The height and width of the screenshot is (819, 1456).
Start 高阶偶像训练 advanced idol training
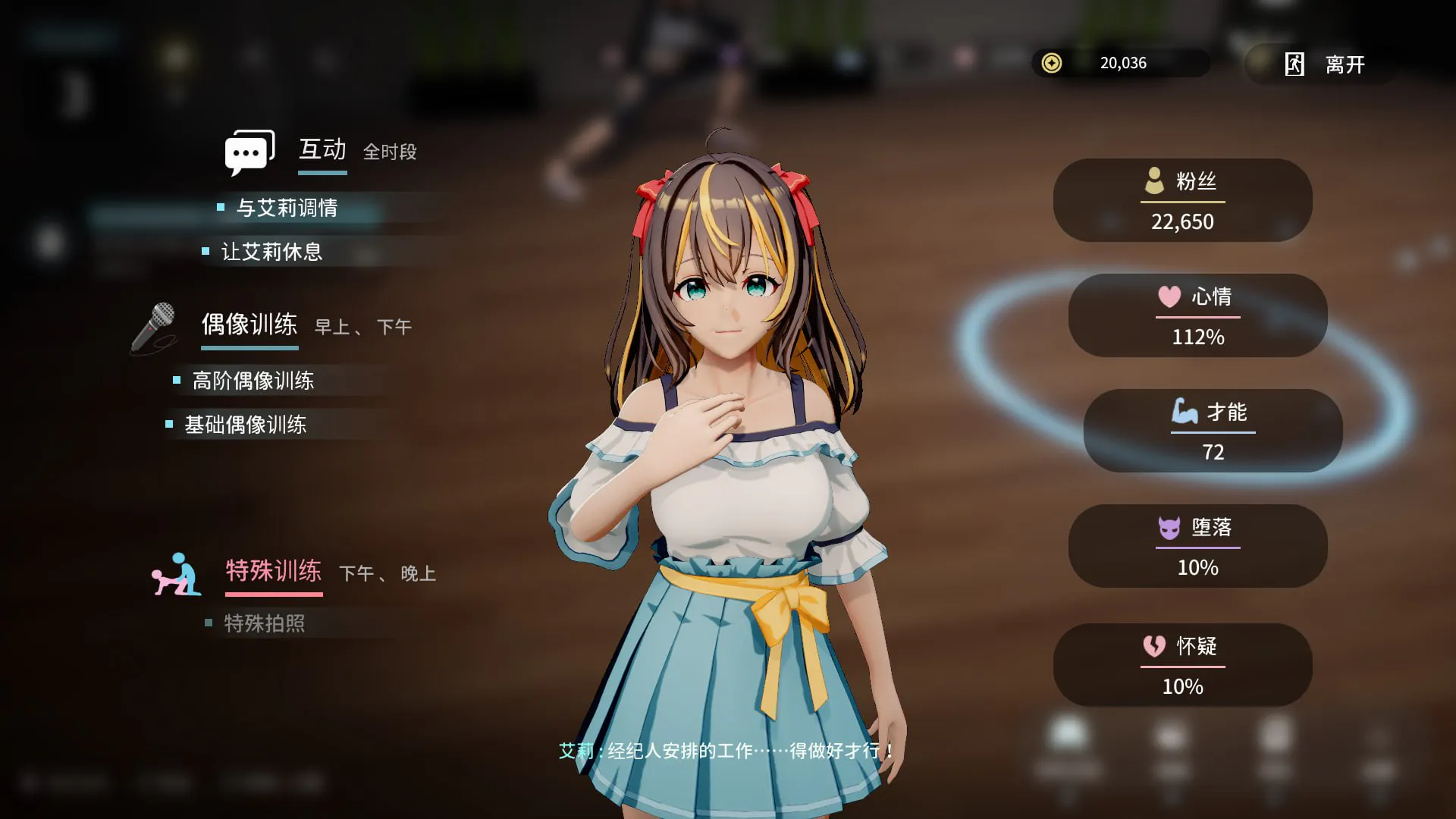[x=253, y=381]
